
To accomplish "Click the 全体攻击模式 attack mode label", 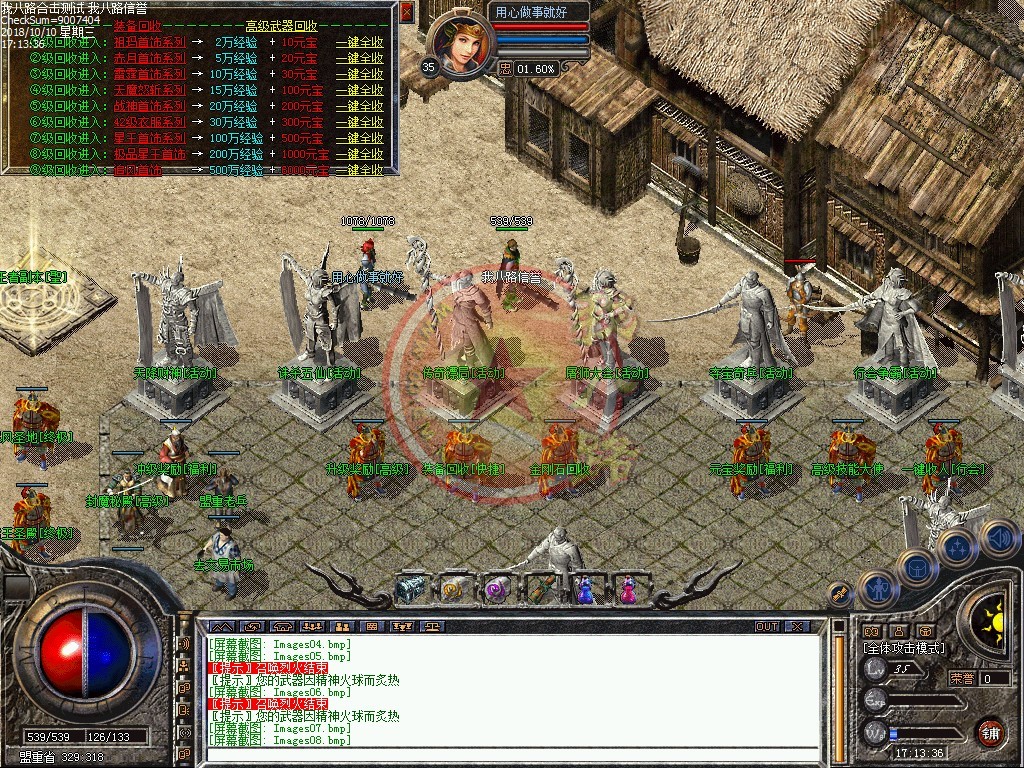I will [x=903, y=648].
